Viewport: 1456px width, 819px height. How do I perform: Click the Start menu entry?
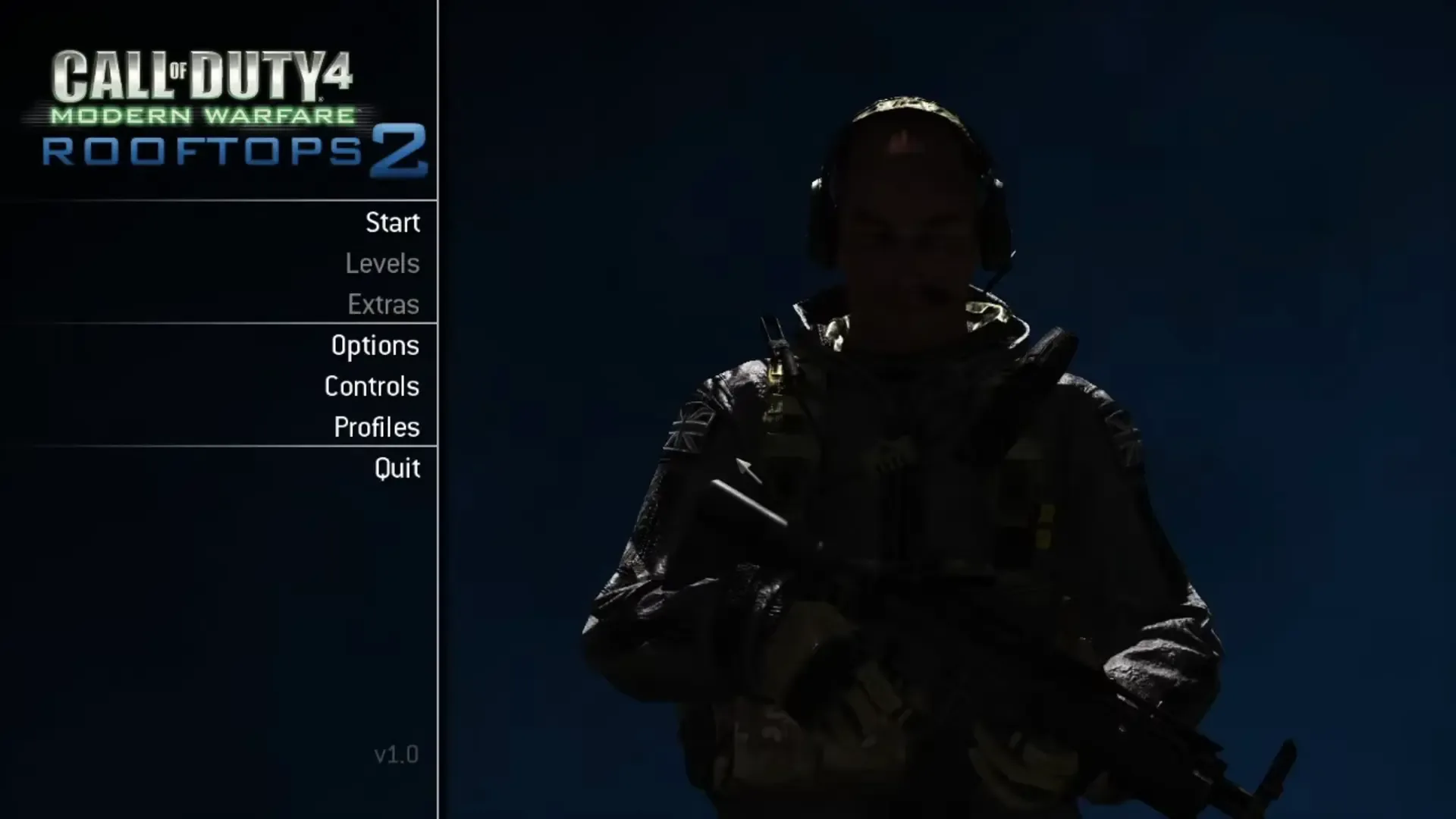(x=393, y=222)
